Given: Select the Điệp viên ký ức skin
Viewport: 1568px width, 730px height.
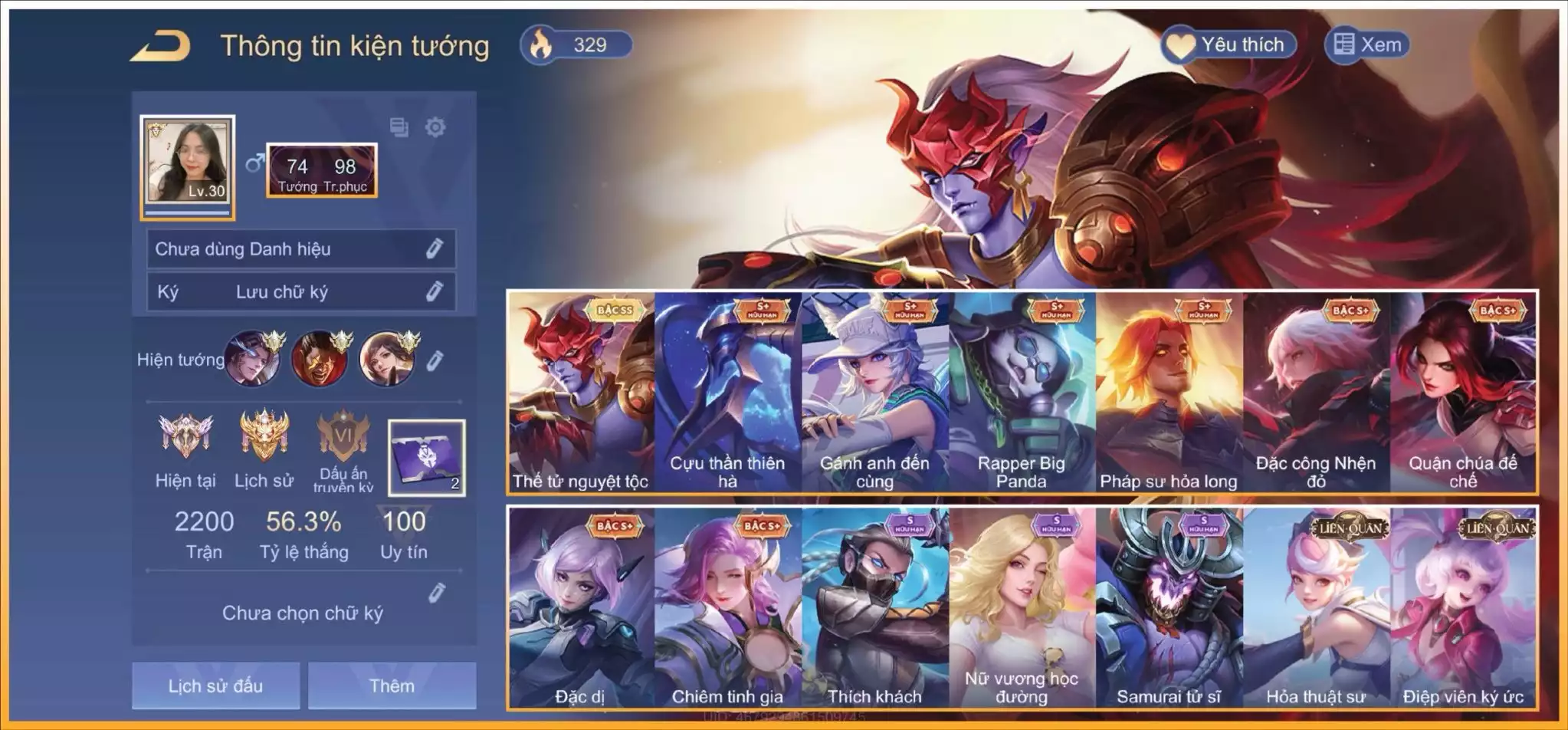Looking at the screenshot, I should click(x=1463, y=607).
